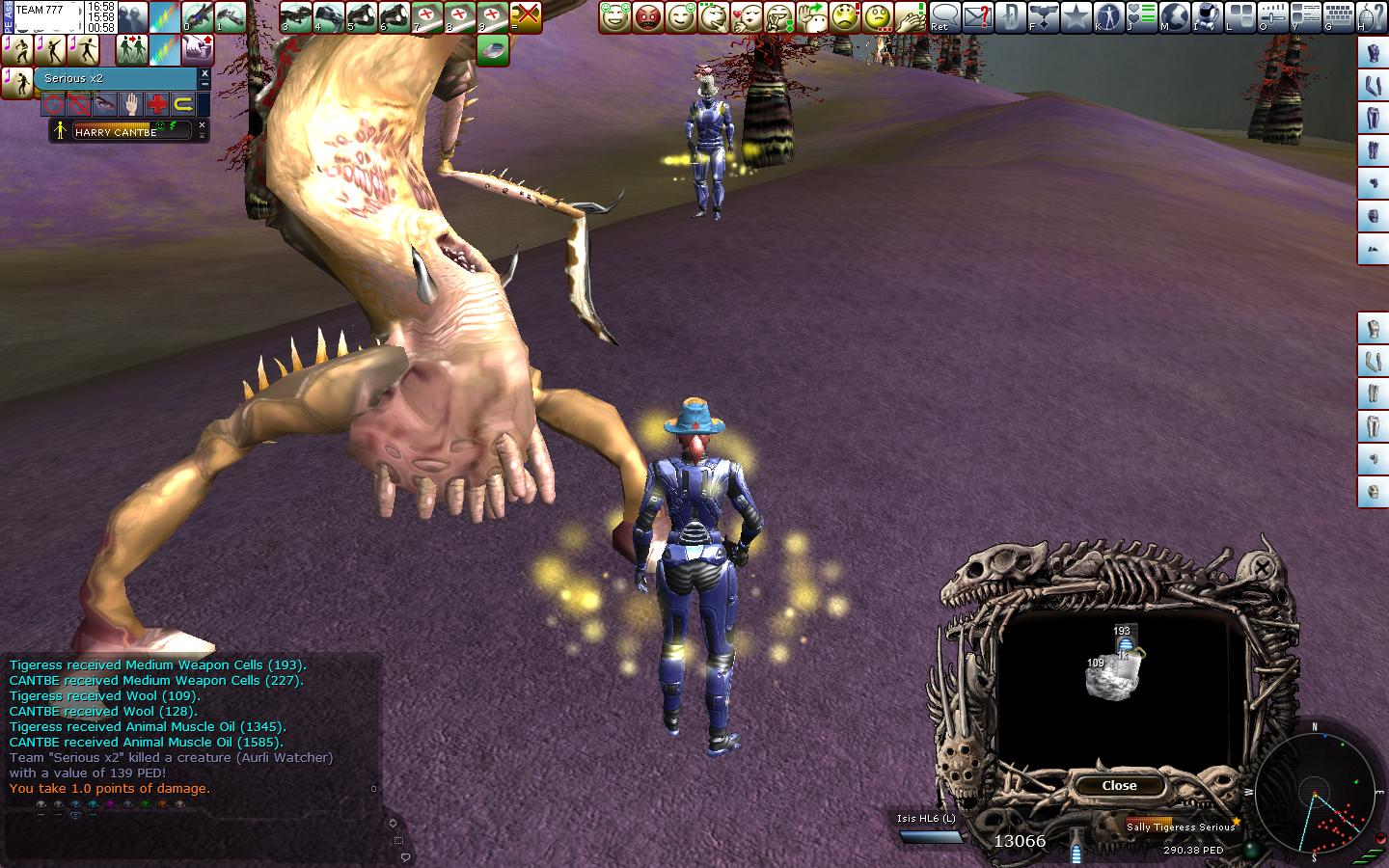Open the mail icon with question mark

click(977, 16)
